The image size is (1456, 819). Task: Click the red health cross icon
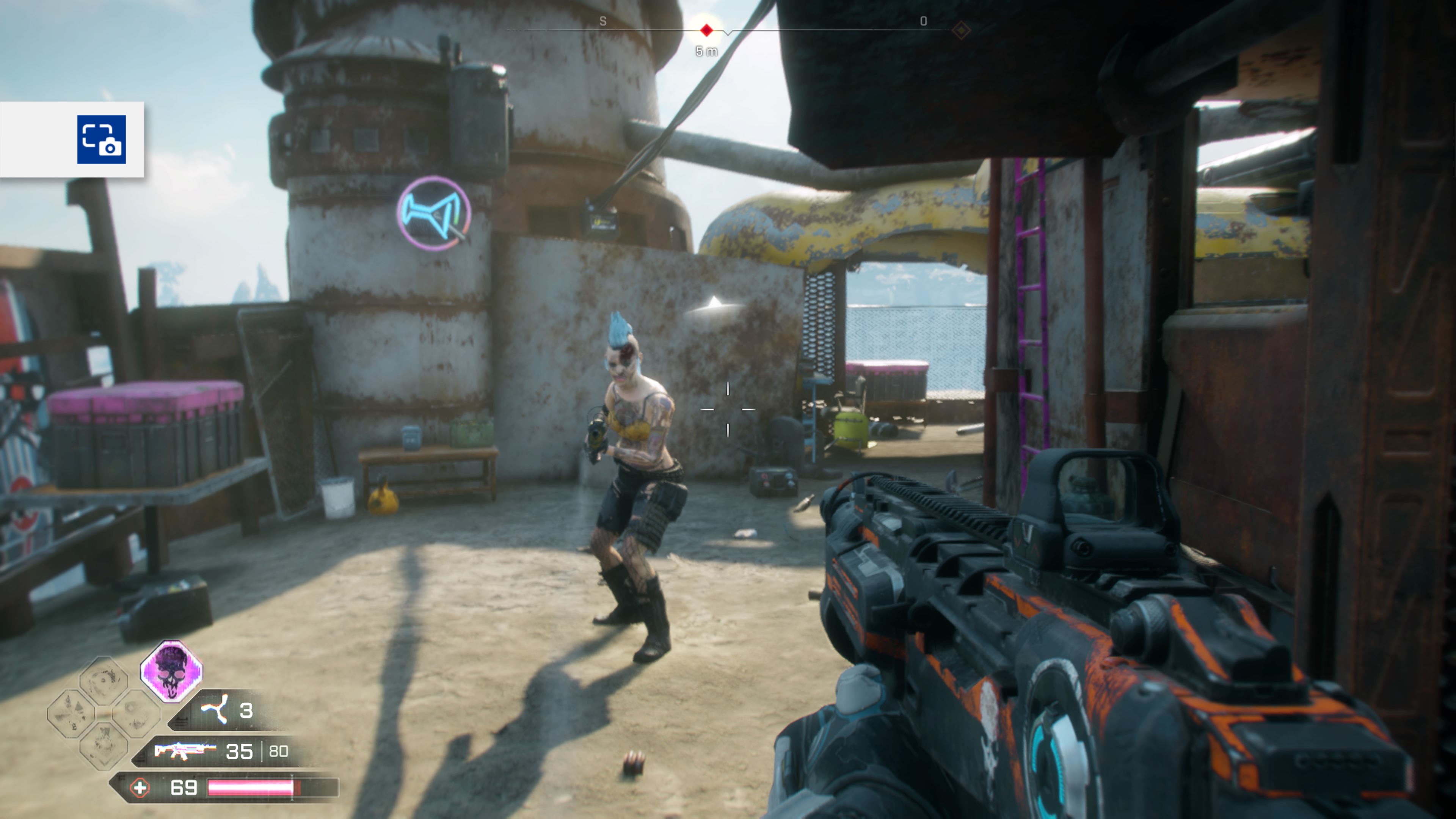pos(140,788)
